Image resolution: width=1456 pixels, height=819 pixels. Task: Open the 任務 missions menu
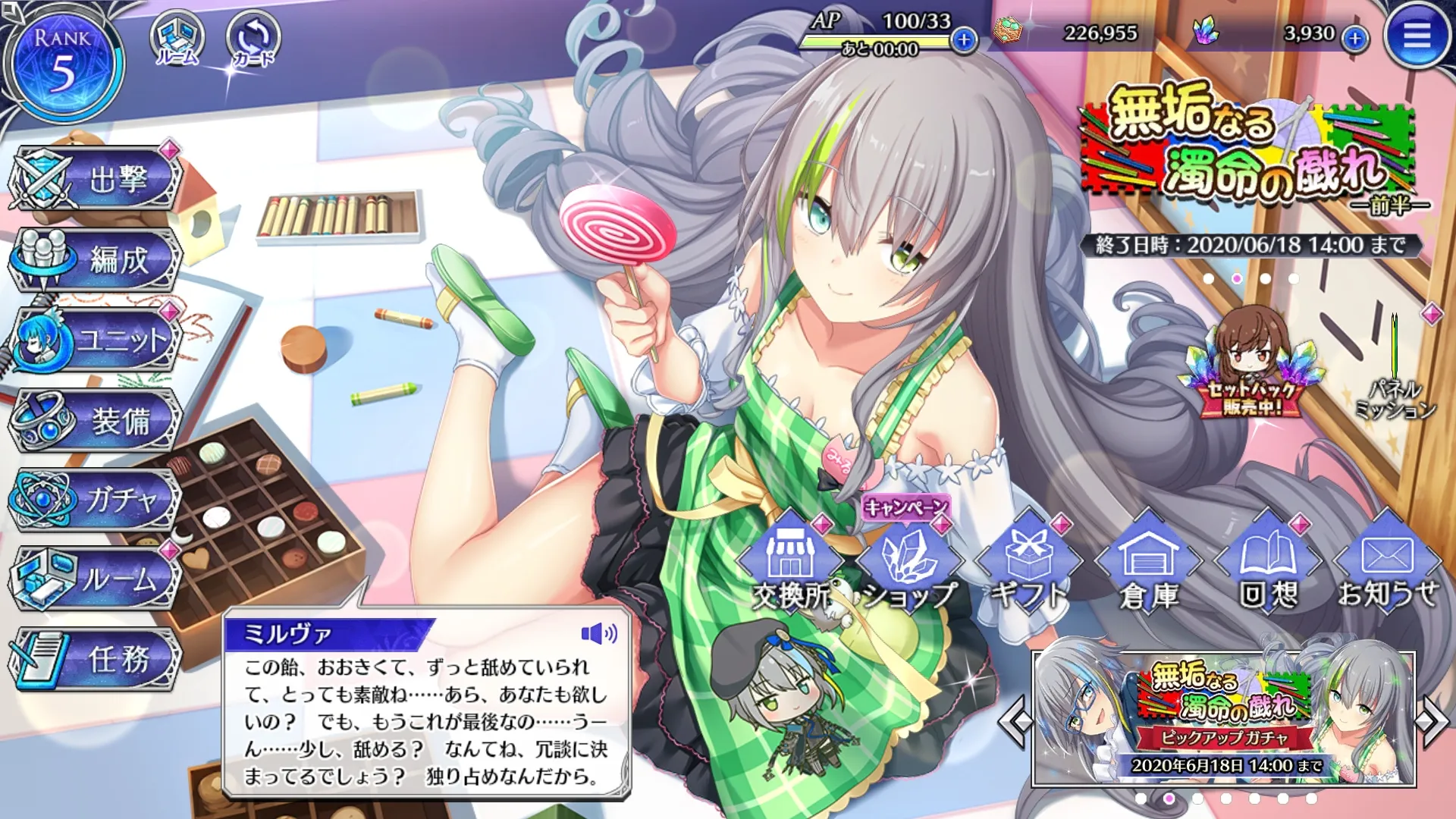click(x=97, y=659)
